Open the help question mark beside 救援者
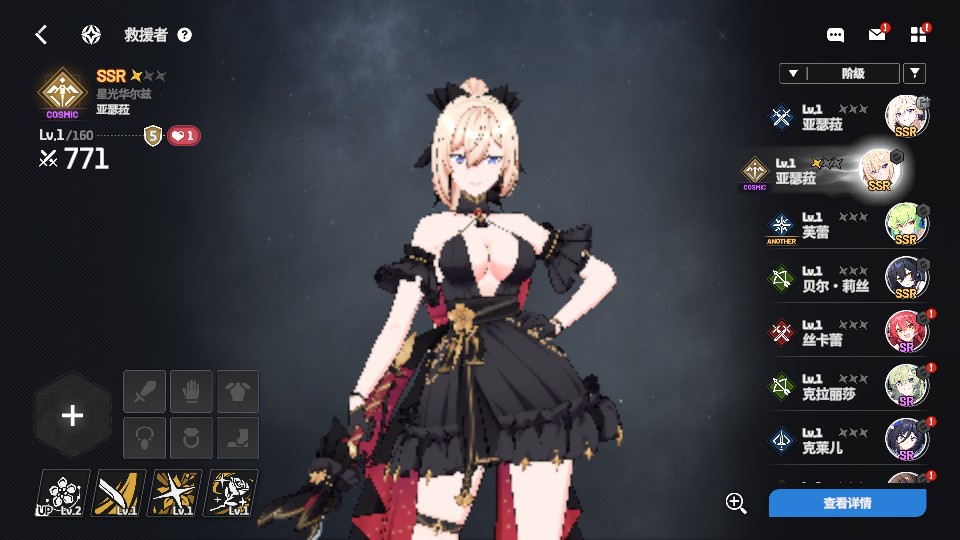Viewport: 960px width, 540px height. point(184,35)
